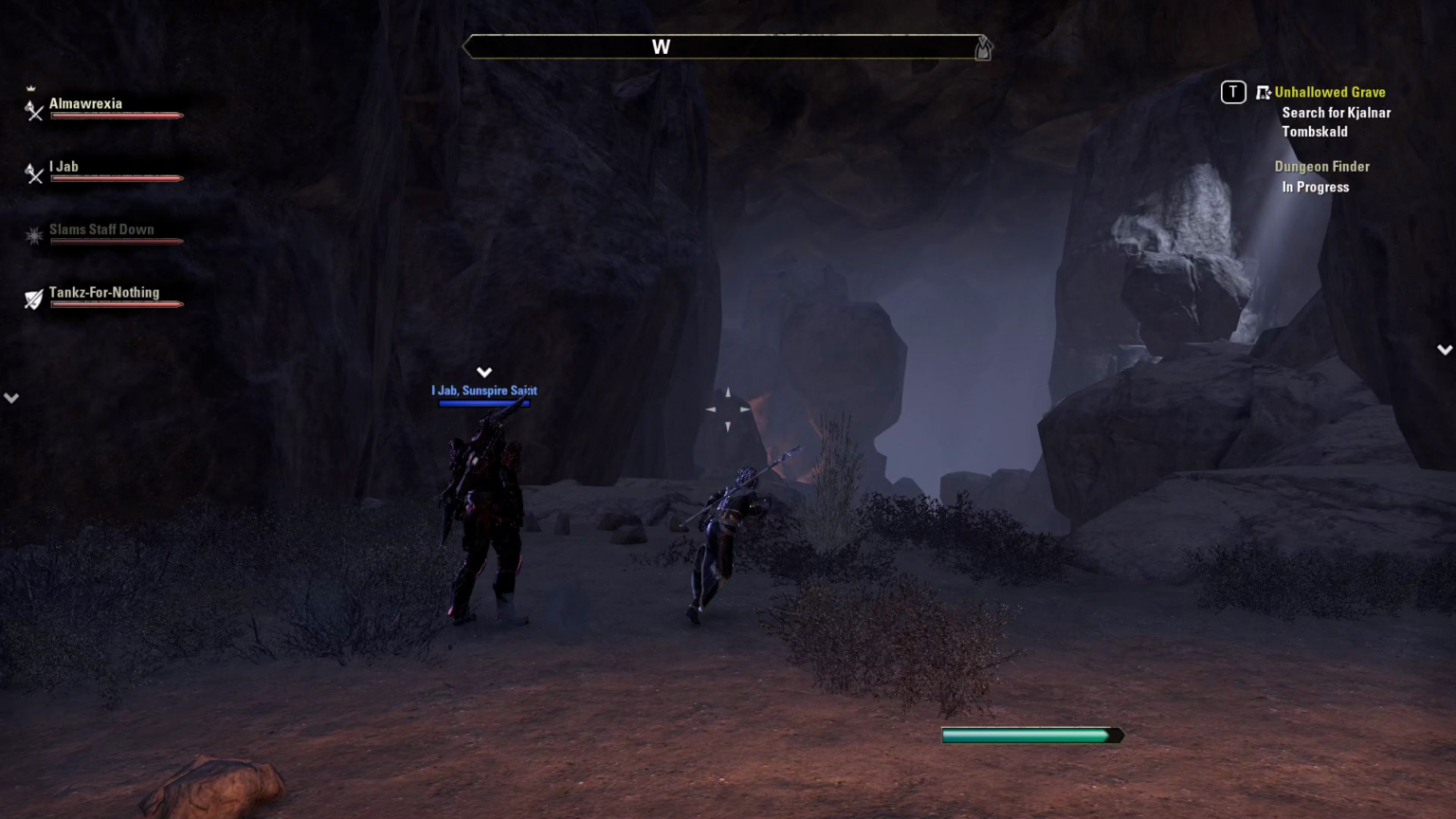The image size is (1456, 819).
Task: Click the T keybind icon in the quest tracker
Action: [x=1232, y=92]
